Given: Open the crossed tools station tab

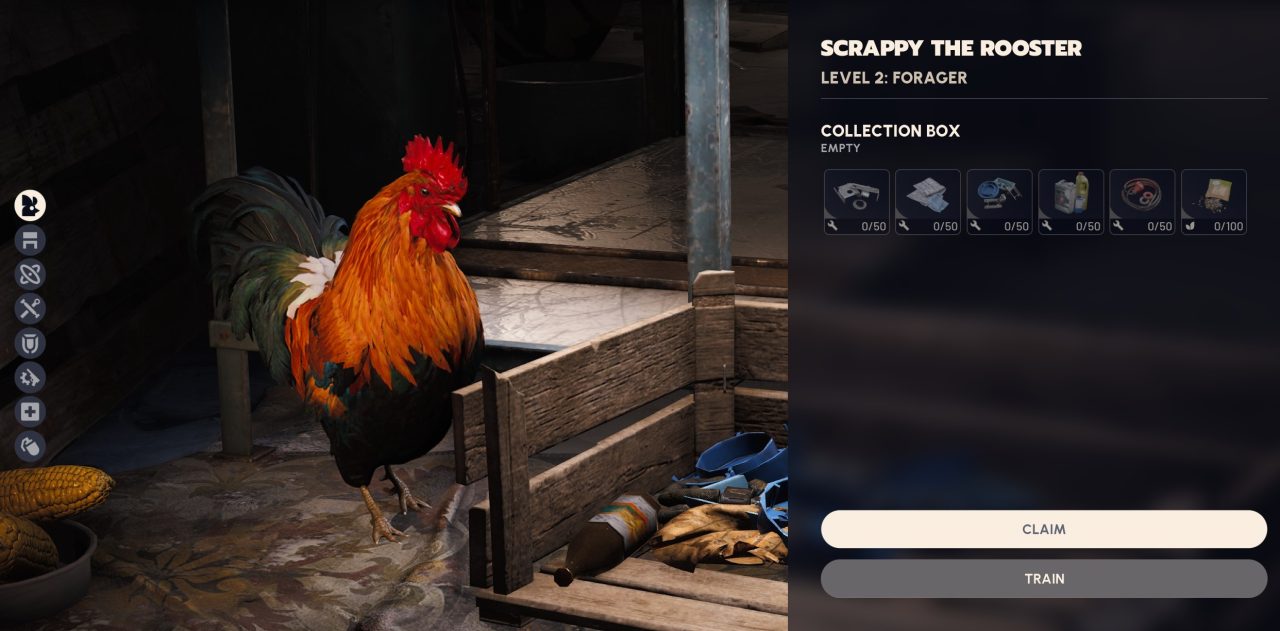Looking at the screenshot, I should [30, 308].
